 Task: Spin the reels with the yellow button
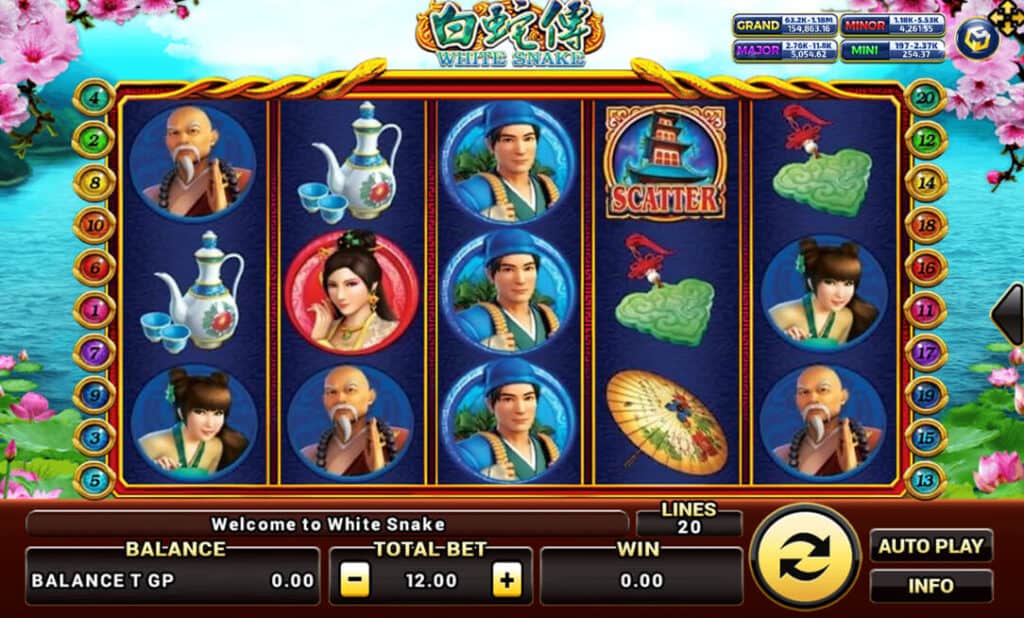[804, 556]
